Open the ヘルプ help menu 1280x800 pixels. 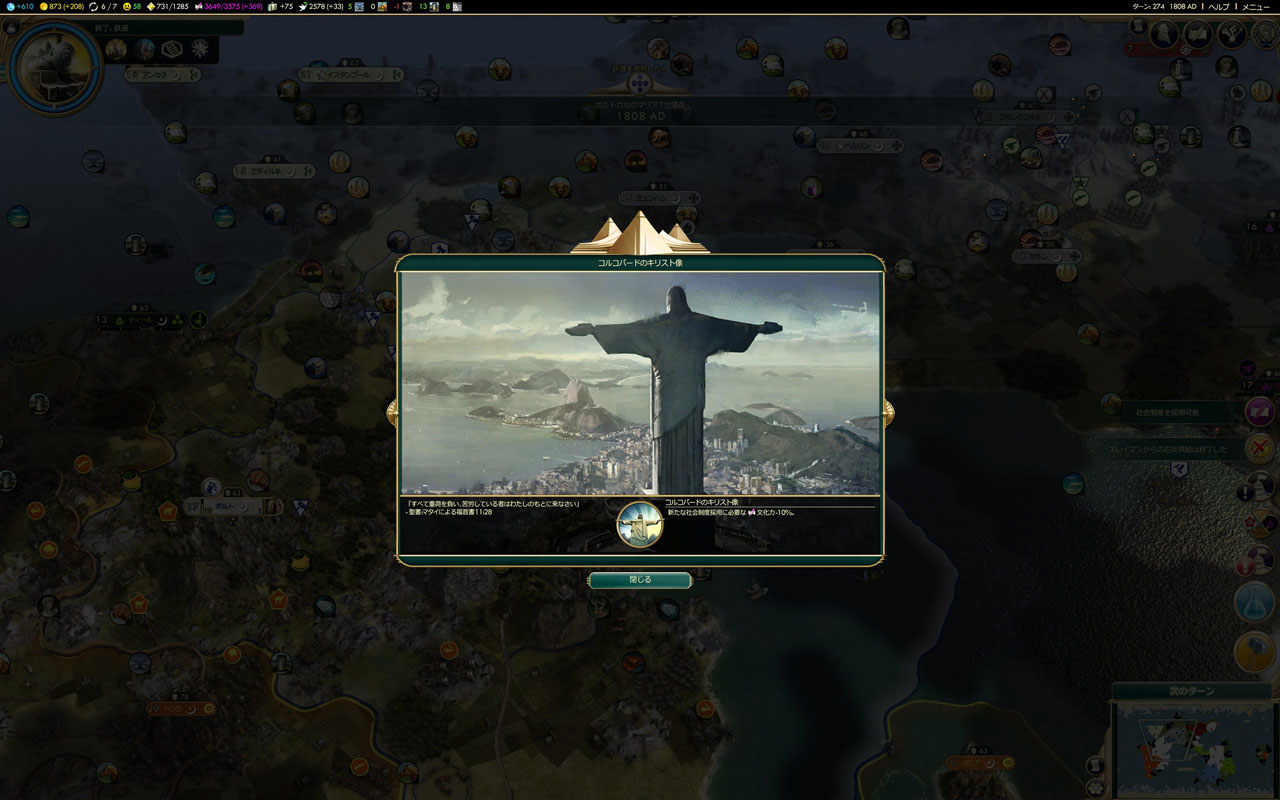tap(1219, 7)
